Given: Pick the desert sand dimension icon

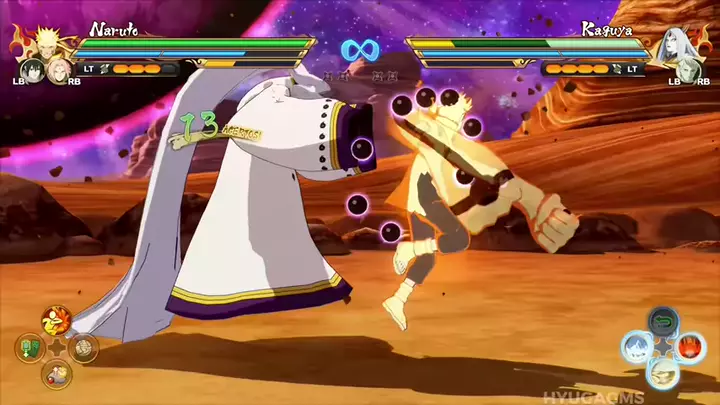Looking at the screenshot, I should [661, 374].
